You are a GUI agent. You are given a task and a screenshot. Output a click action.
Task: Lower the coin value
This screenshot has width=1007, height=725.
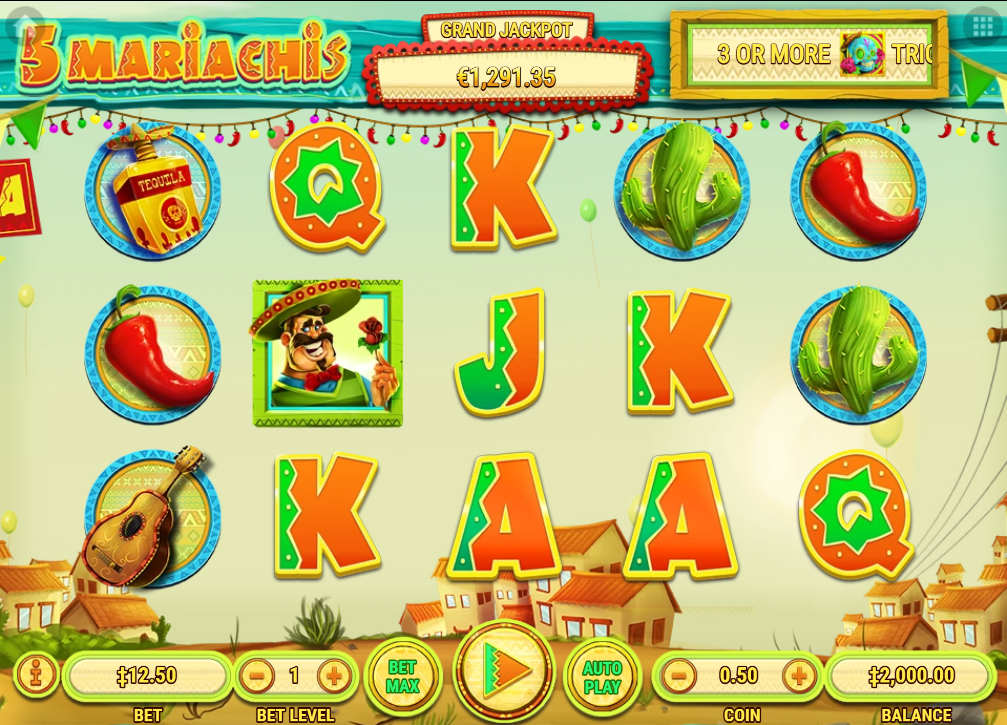[678, 676]
